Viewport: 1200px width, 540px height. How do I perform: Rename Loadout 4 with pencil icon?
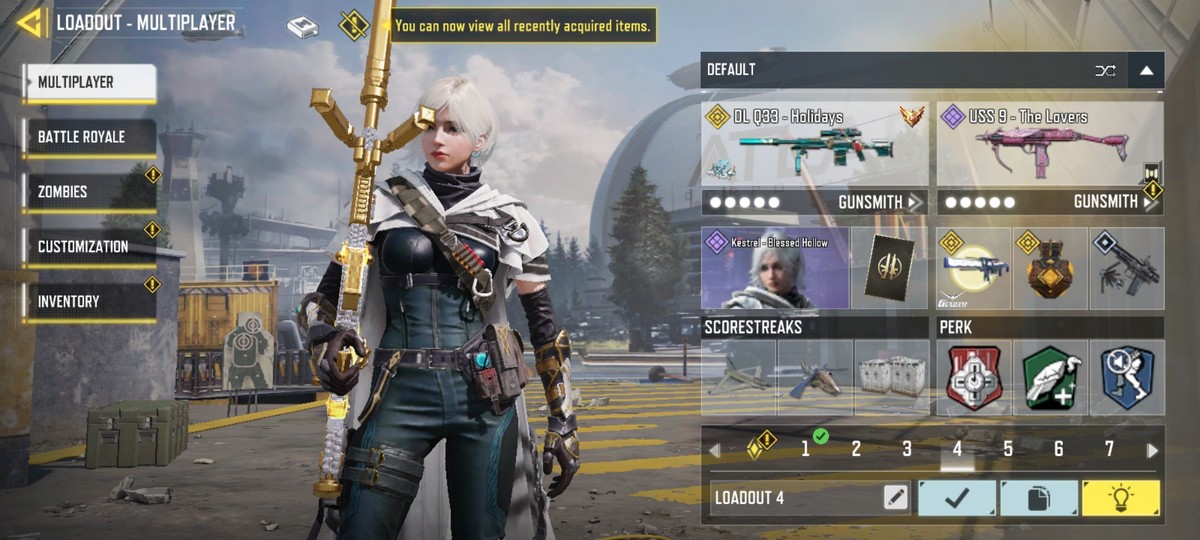click(x=895, y=498)
